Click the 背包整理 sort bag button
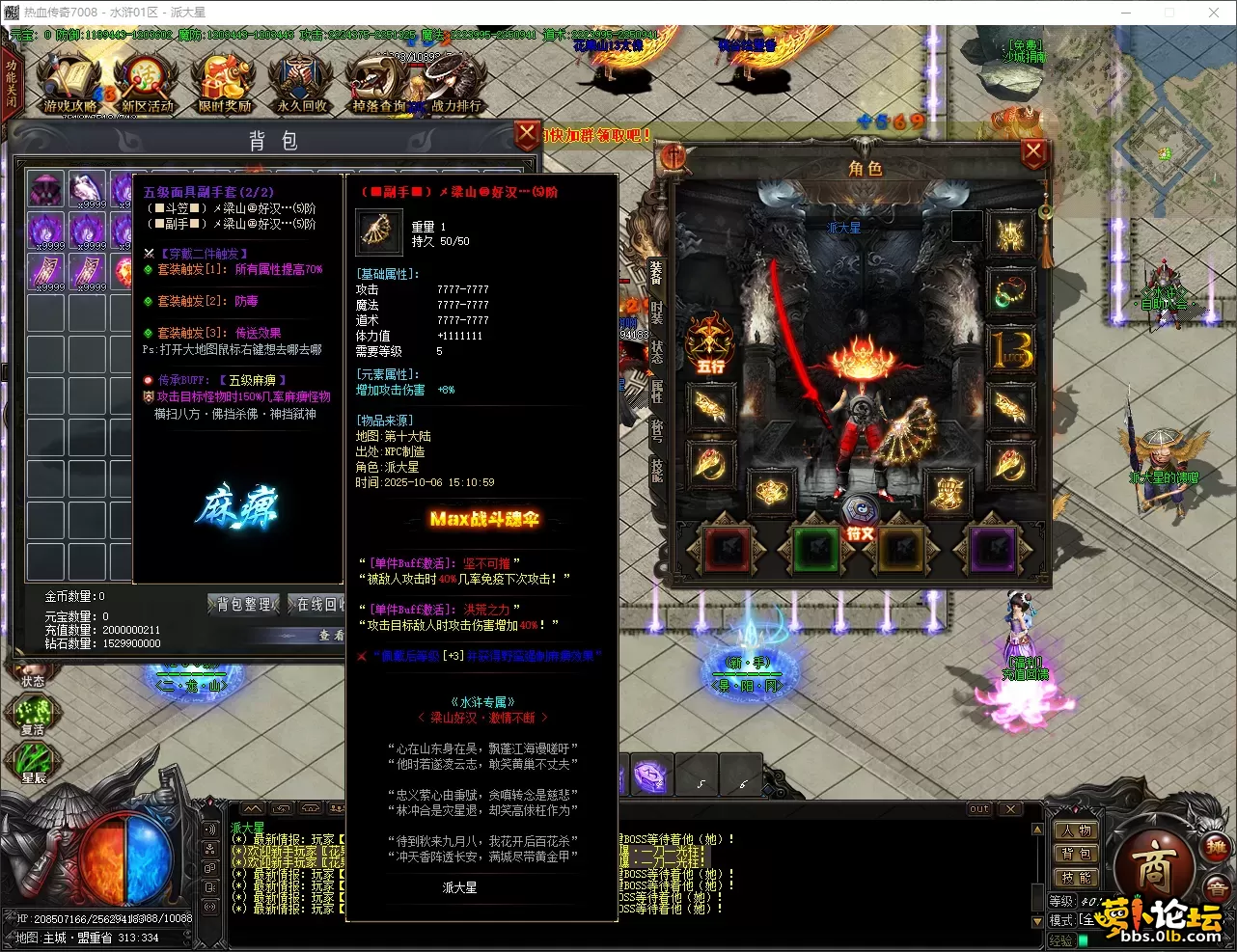This screenshot has height=952, width=1237. [x=243, y=605]
